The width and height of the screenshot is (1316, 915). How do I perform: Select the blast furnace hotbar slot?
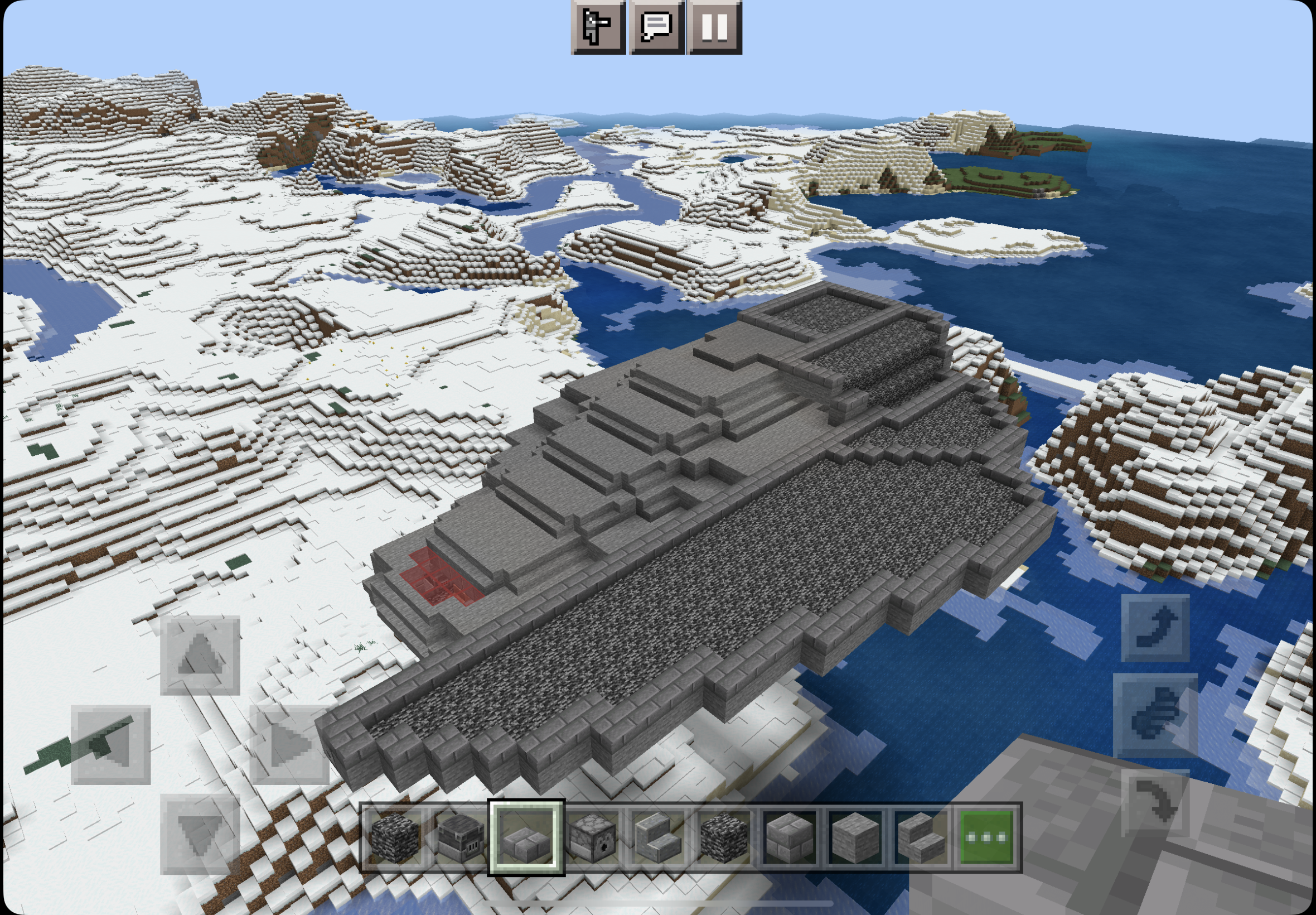click(461, 837)
